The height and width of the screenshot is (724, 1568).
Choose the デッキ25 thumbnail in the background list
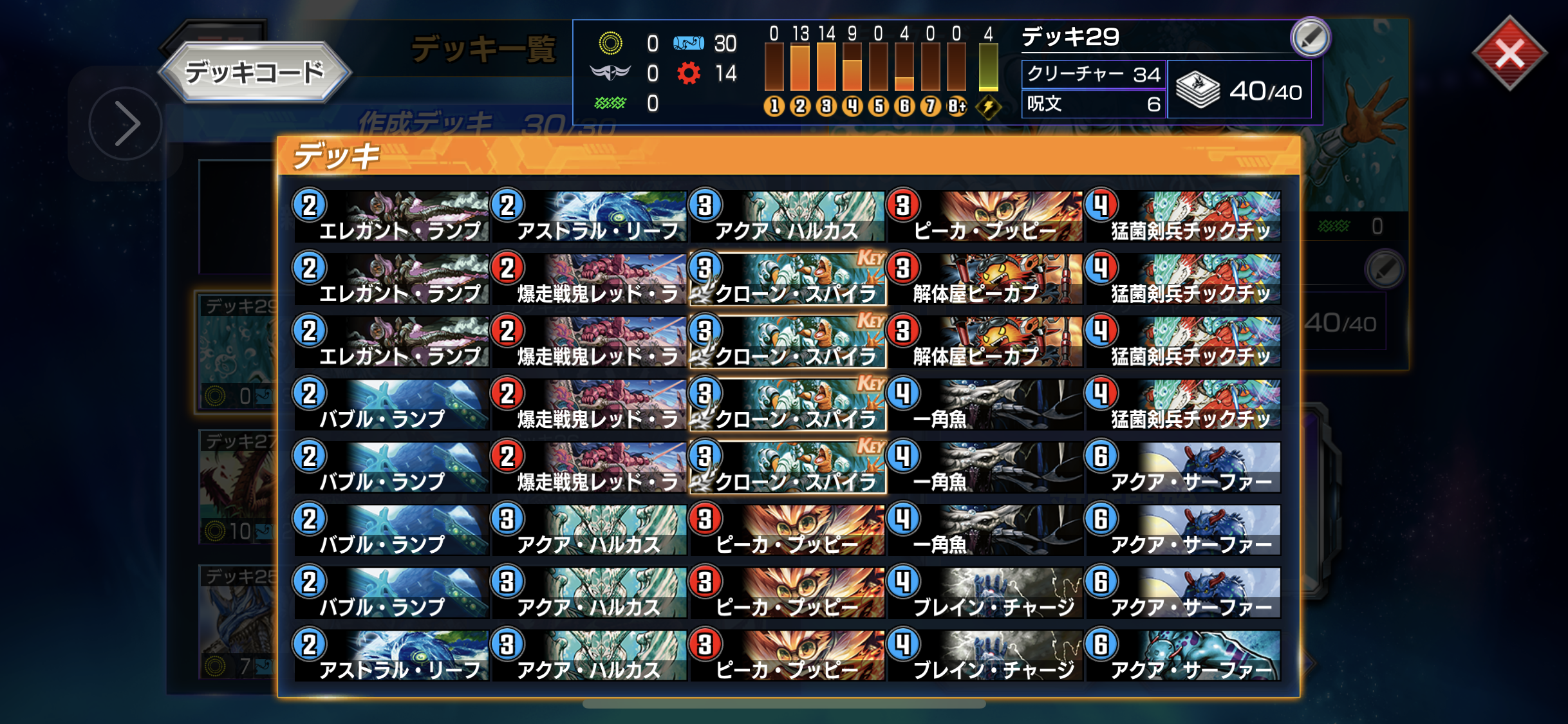(x=237, y=621)
